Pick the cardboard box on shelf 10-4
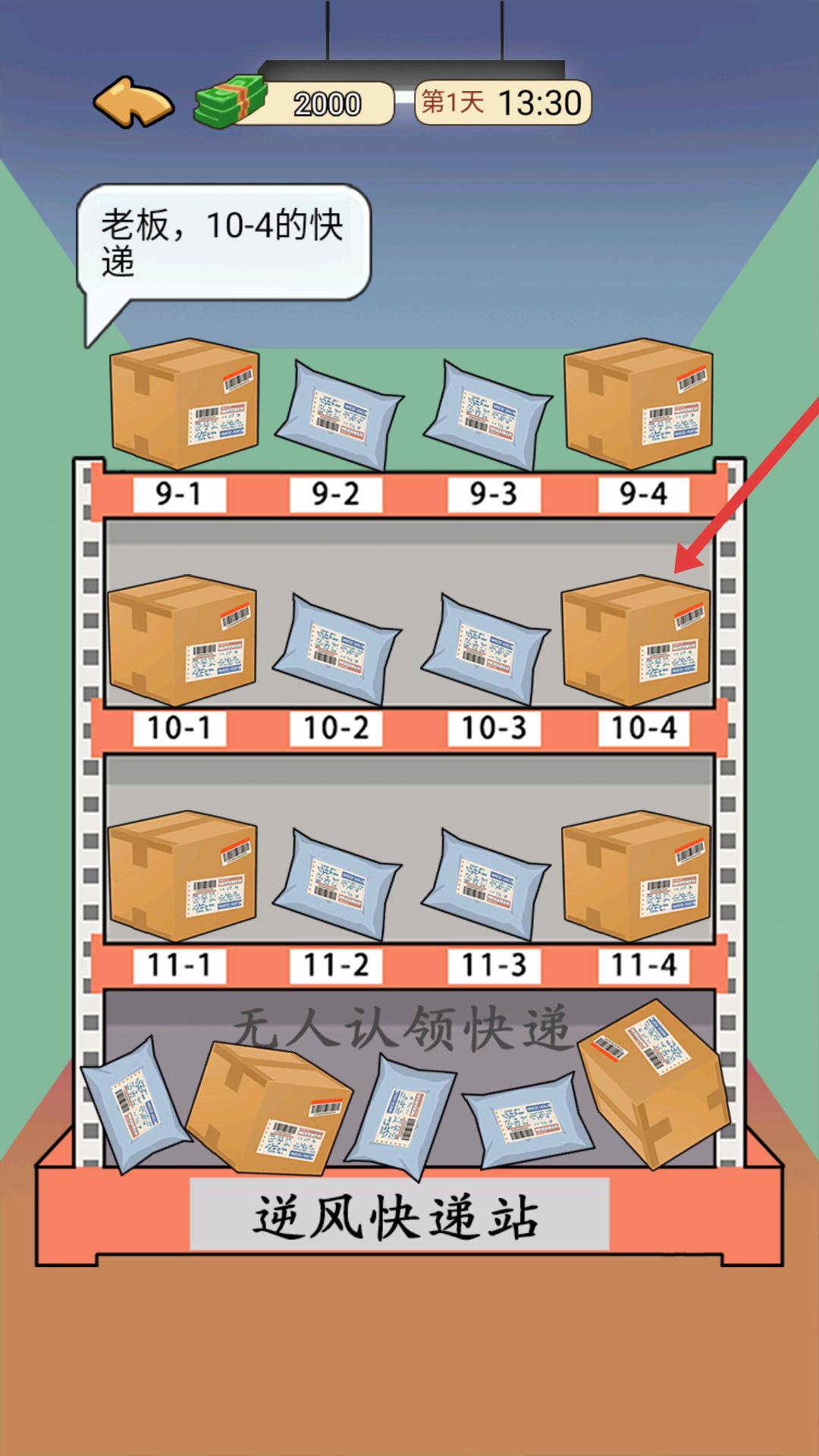 click(635, 641)
